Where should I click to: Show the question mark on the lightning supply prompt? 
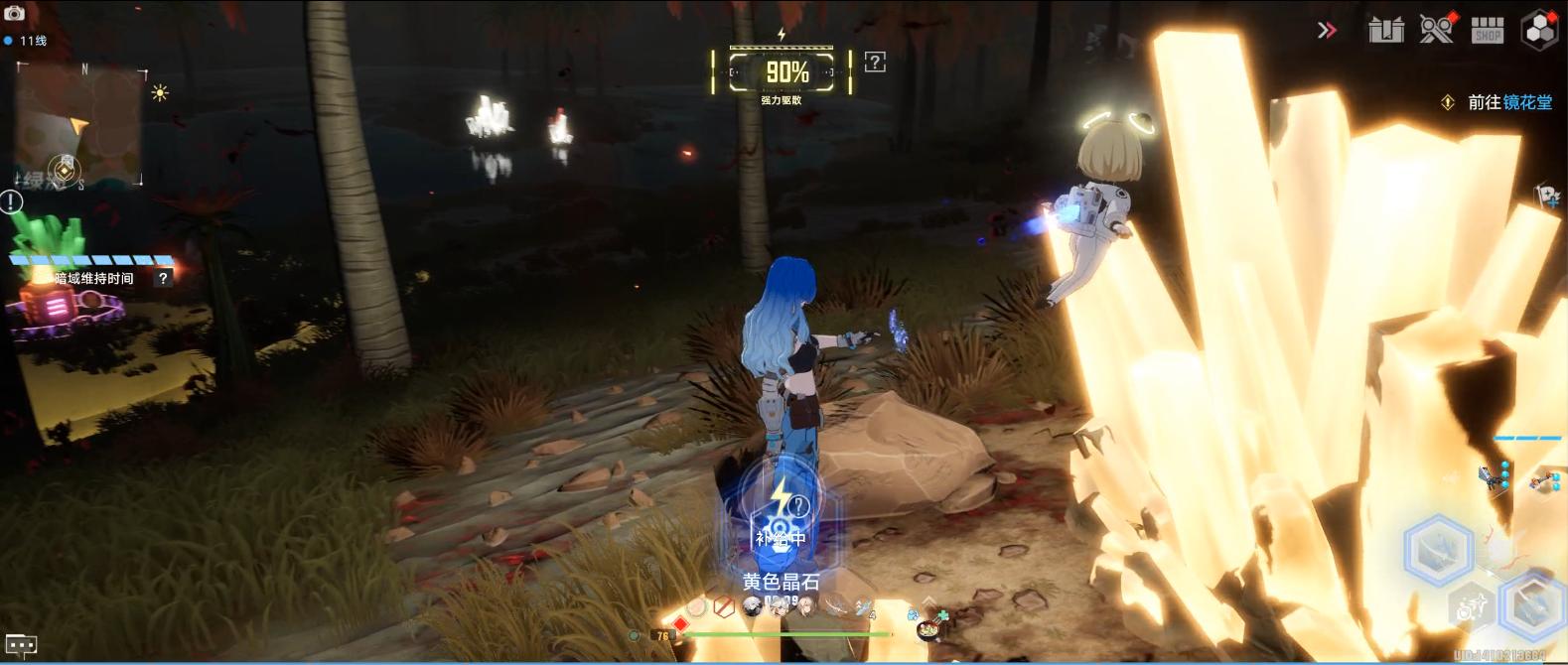(798, 506)
